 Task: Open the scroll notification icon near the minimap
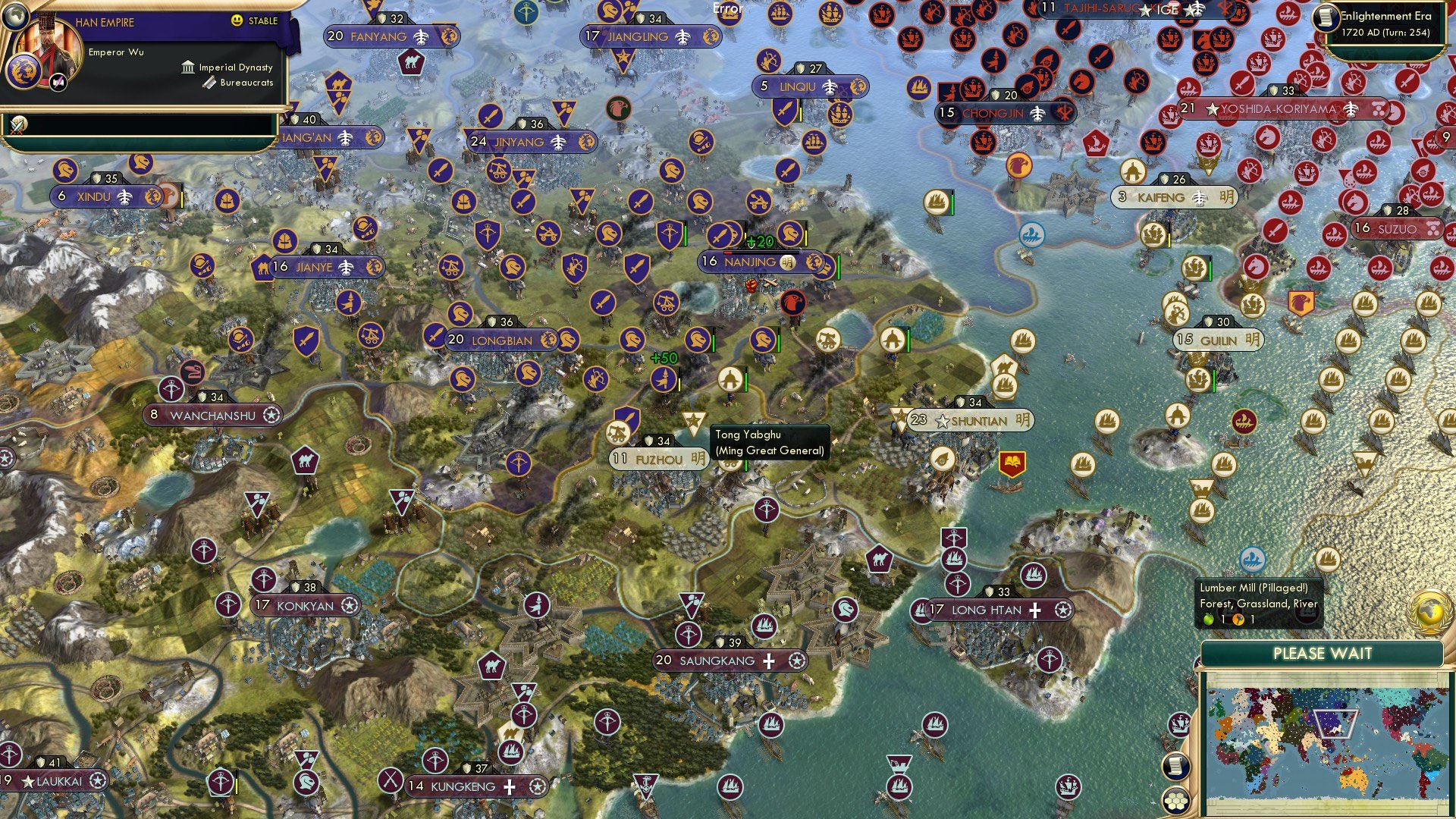(1177, 767)
